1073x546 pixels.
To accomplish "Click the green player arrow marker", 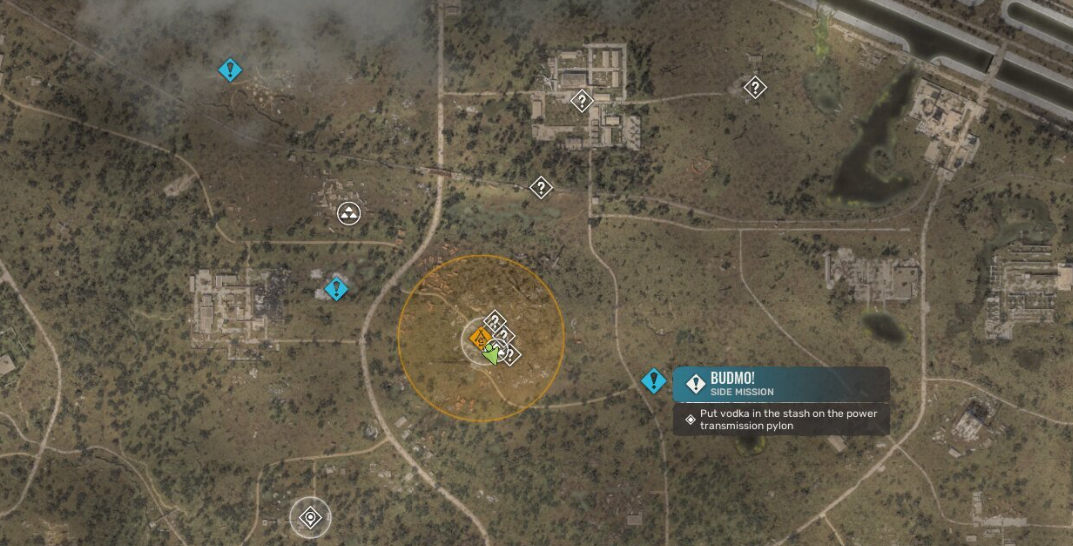I will pos(492,353).
